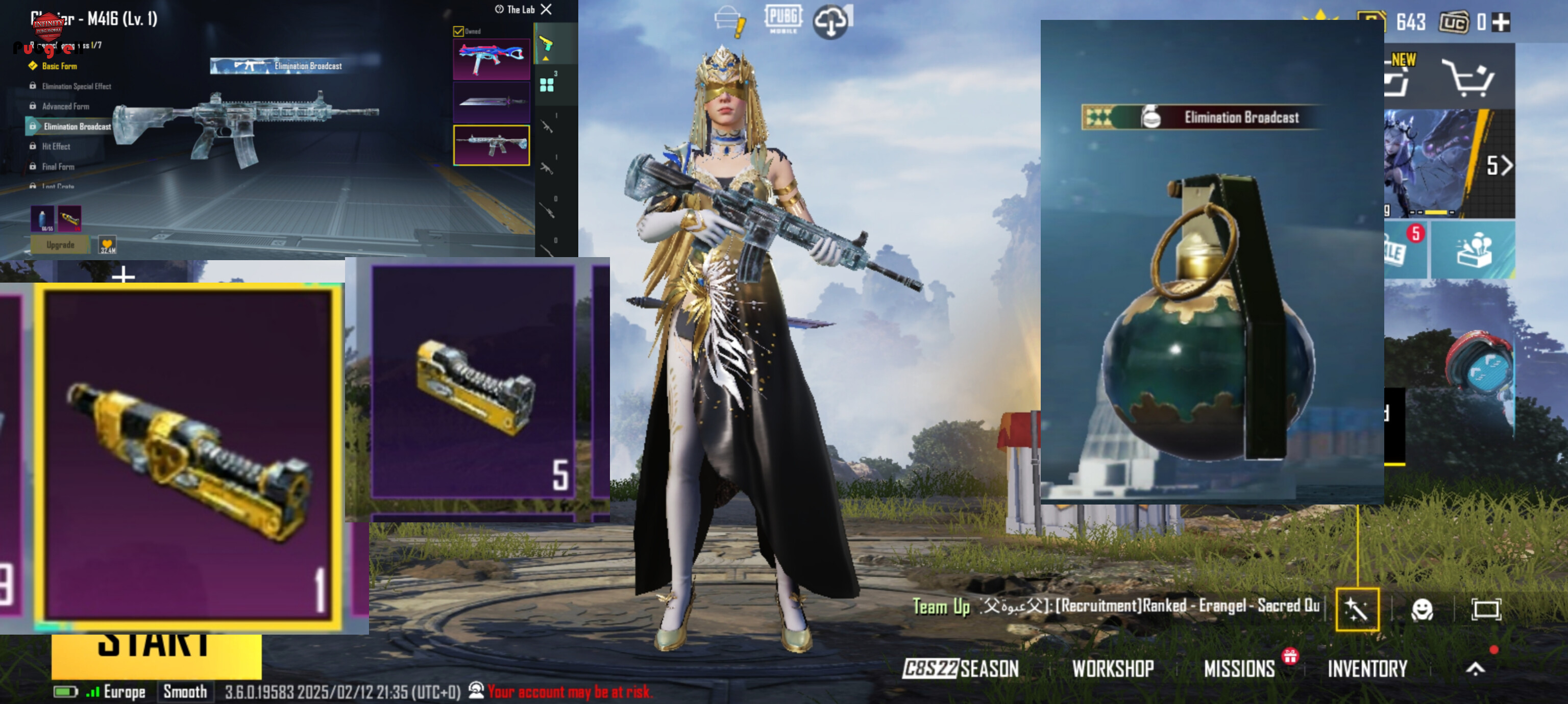Toggle the Owned checkbox filter
1568x704 pixels.
point(458,31)
